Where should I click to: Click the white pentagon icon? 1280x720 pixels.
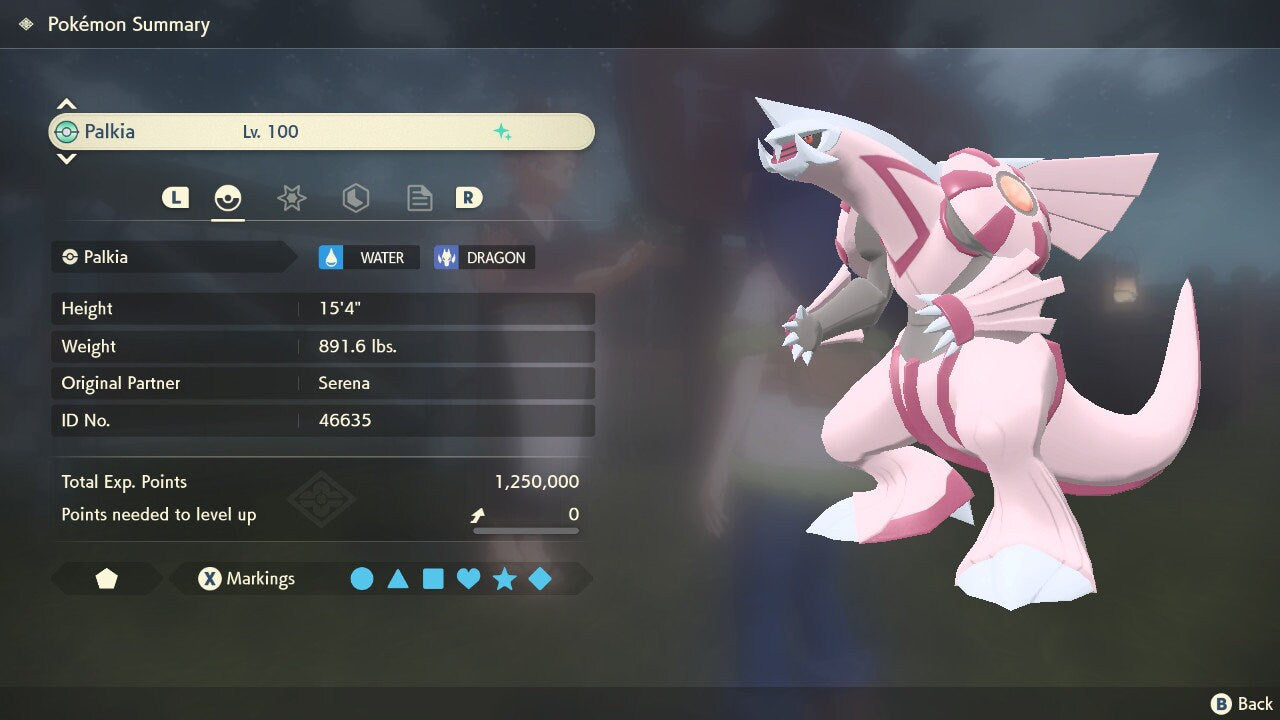click(106, 579)
